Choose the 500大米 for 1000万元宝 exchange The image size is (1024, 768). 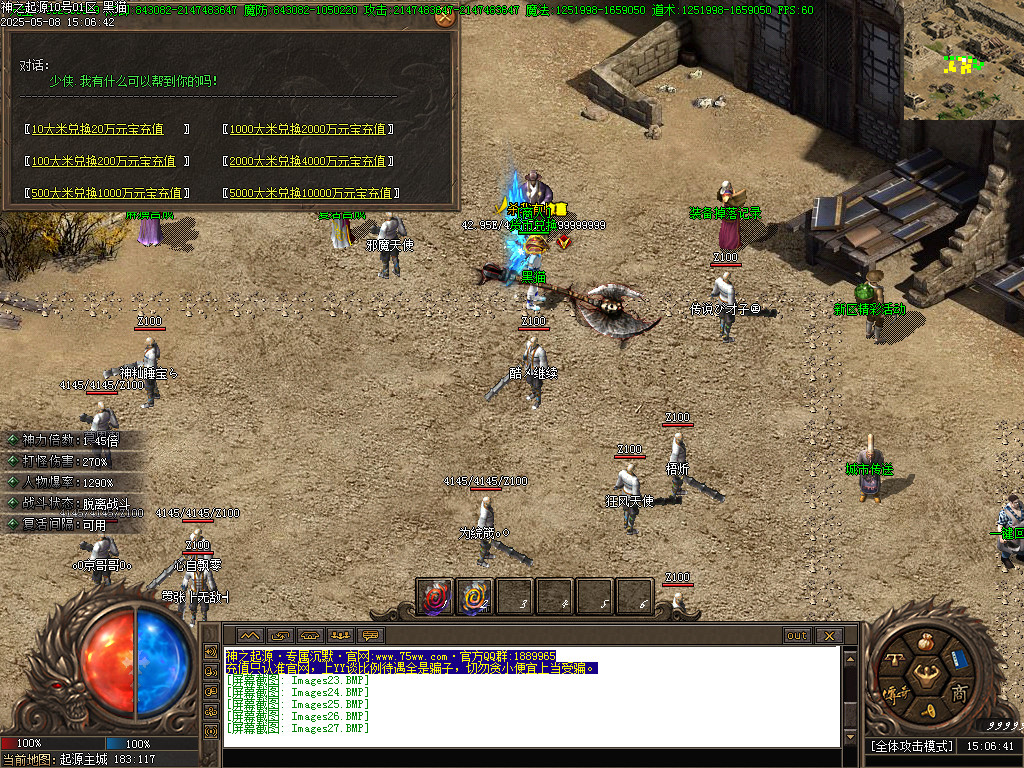[x=106, y=193]
